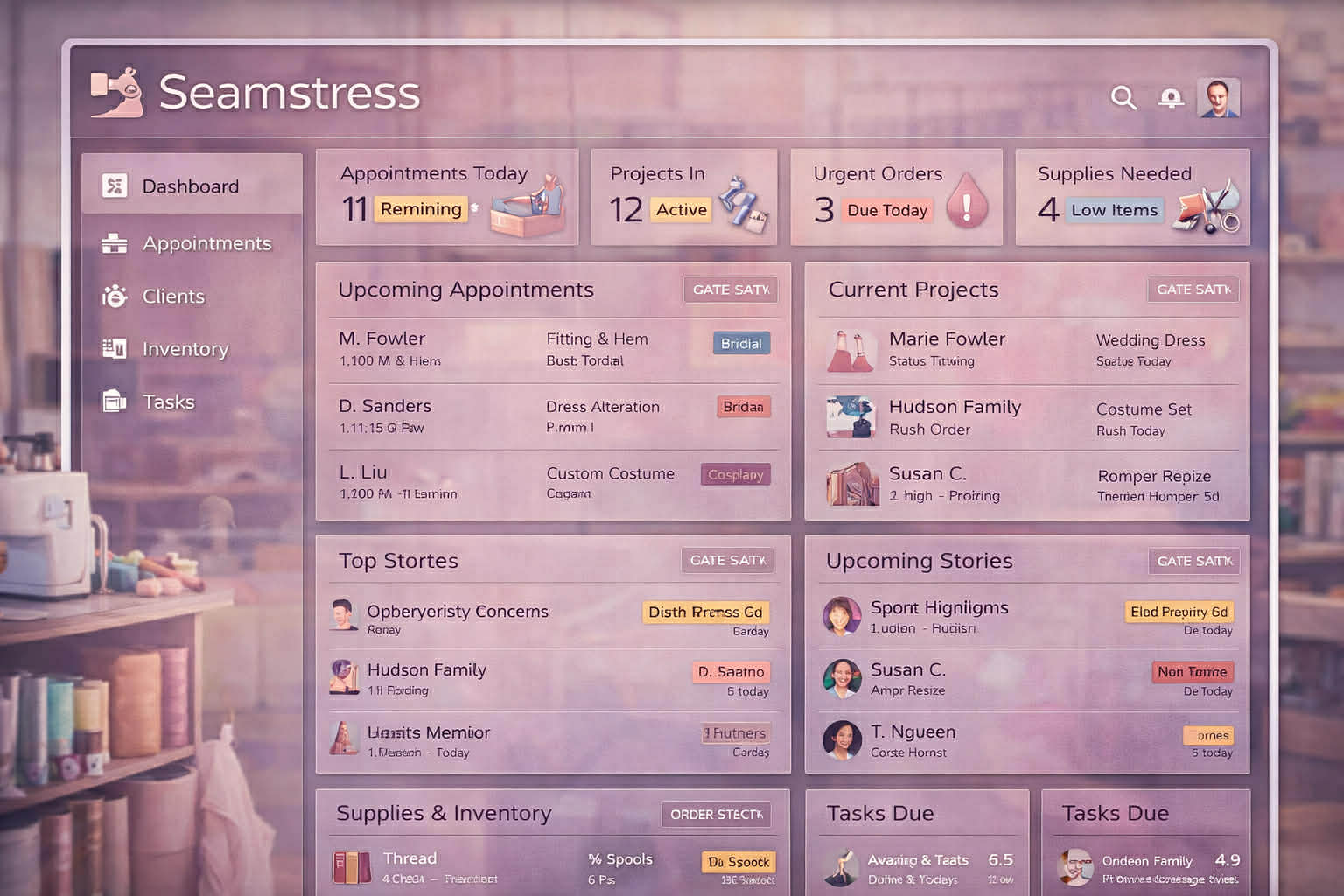The height and width of the screenshot is (896, 1344).
Task: Toggle the Bridal tag on M. Fowler's appointment
Action: [x=740, y=343]
